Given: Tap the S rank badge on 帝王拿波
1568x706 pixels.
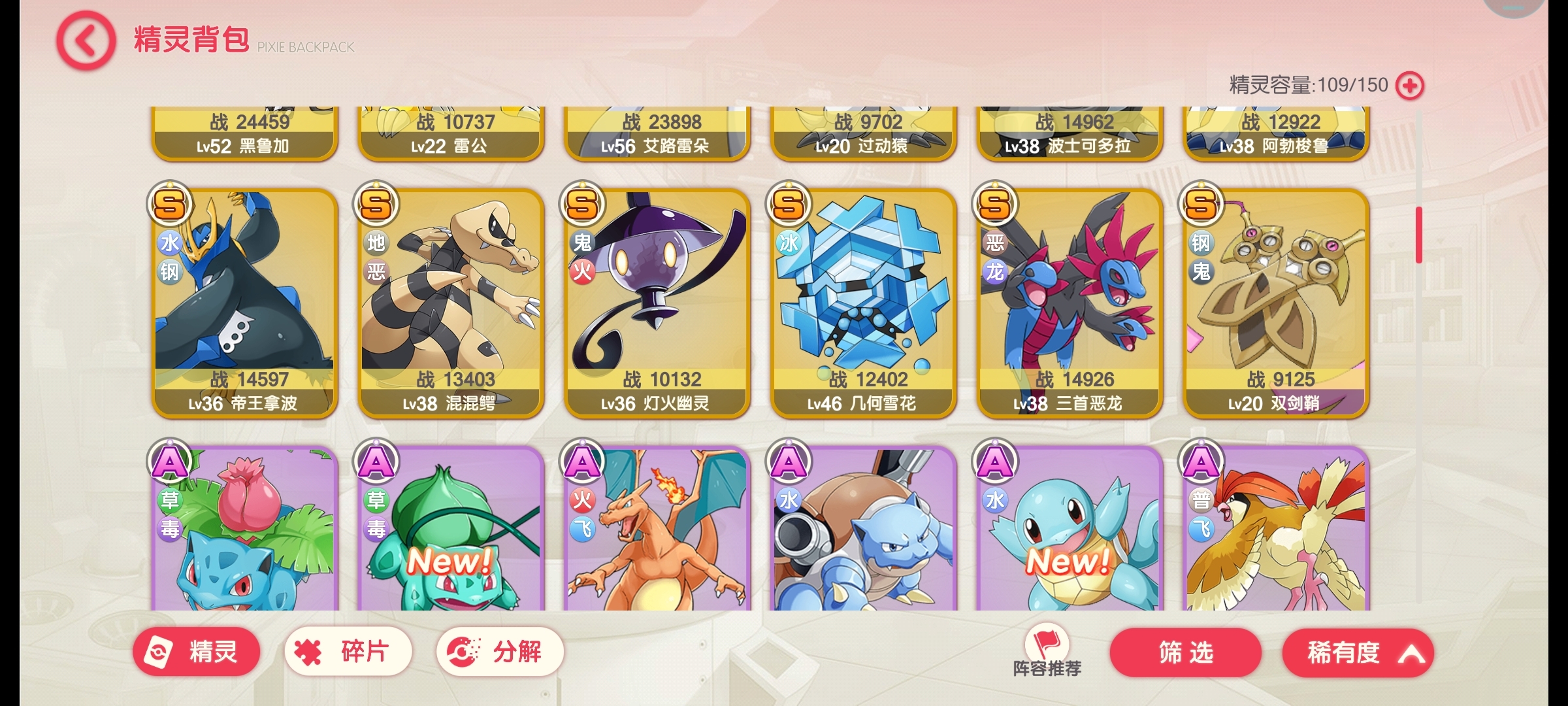Looking at the screenshot, I should click(x=171, y=204).
